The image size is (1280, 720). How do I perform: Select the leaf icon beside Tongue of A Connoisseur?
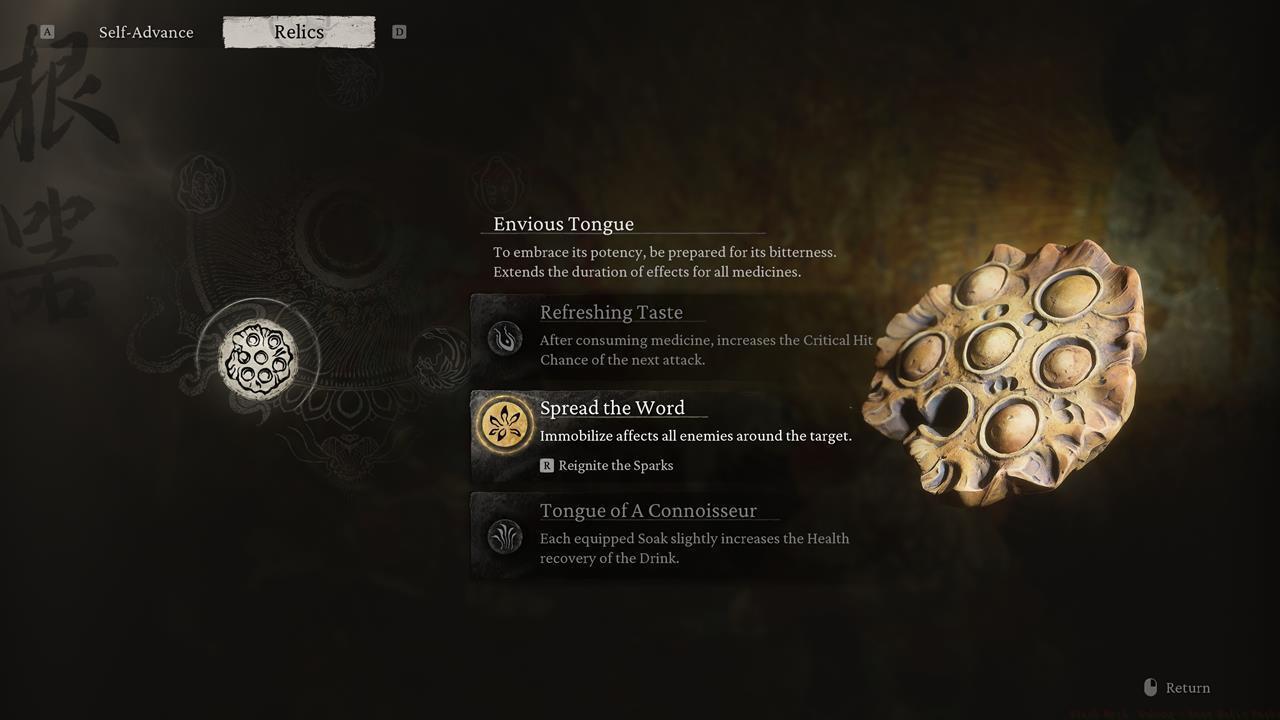(505, 536)
